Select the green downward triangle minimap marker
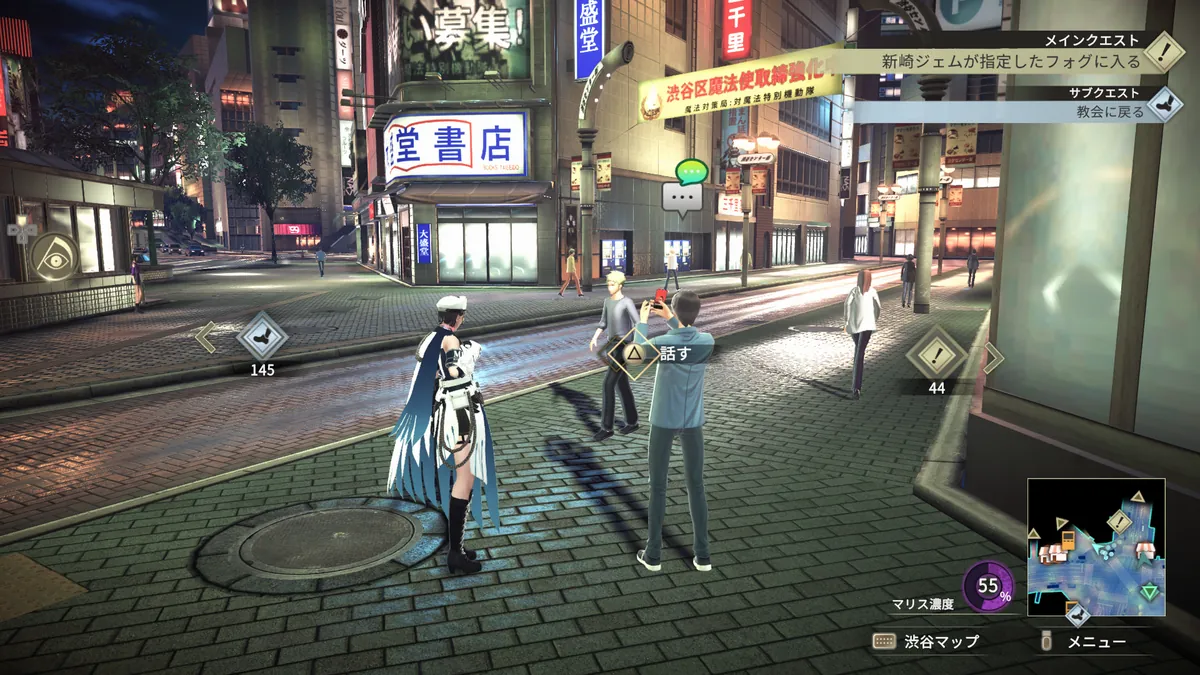The image size is (1200, 675). pyautogui.click(x=1150, y=591)
